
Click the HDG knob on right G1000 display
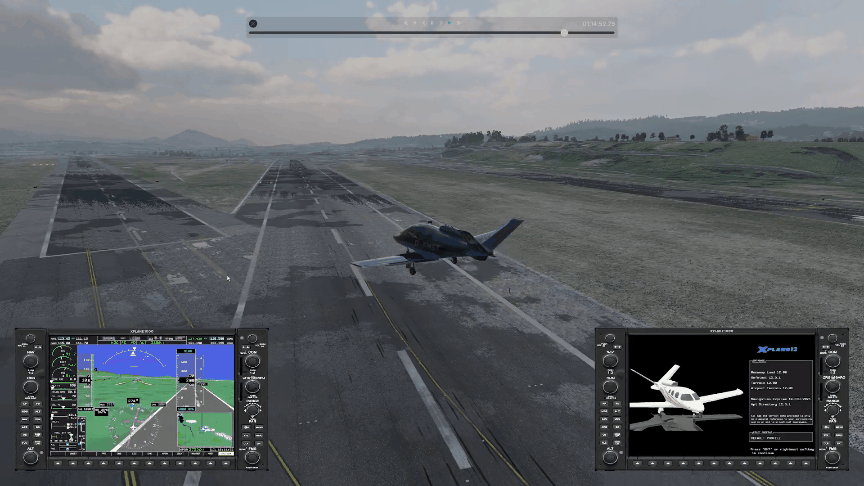point(611,386)
